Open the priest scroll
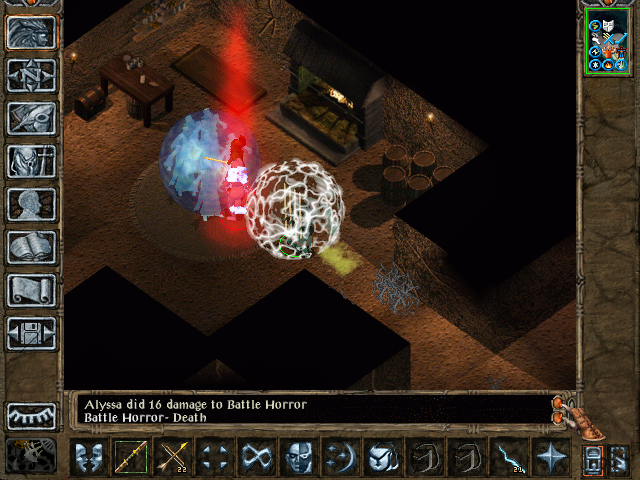This screenshot has height=480, width=640. [31, 290]
